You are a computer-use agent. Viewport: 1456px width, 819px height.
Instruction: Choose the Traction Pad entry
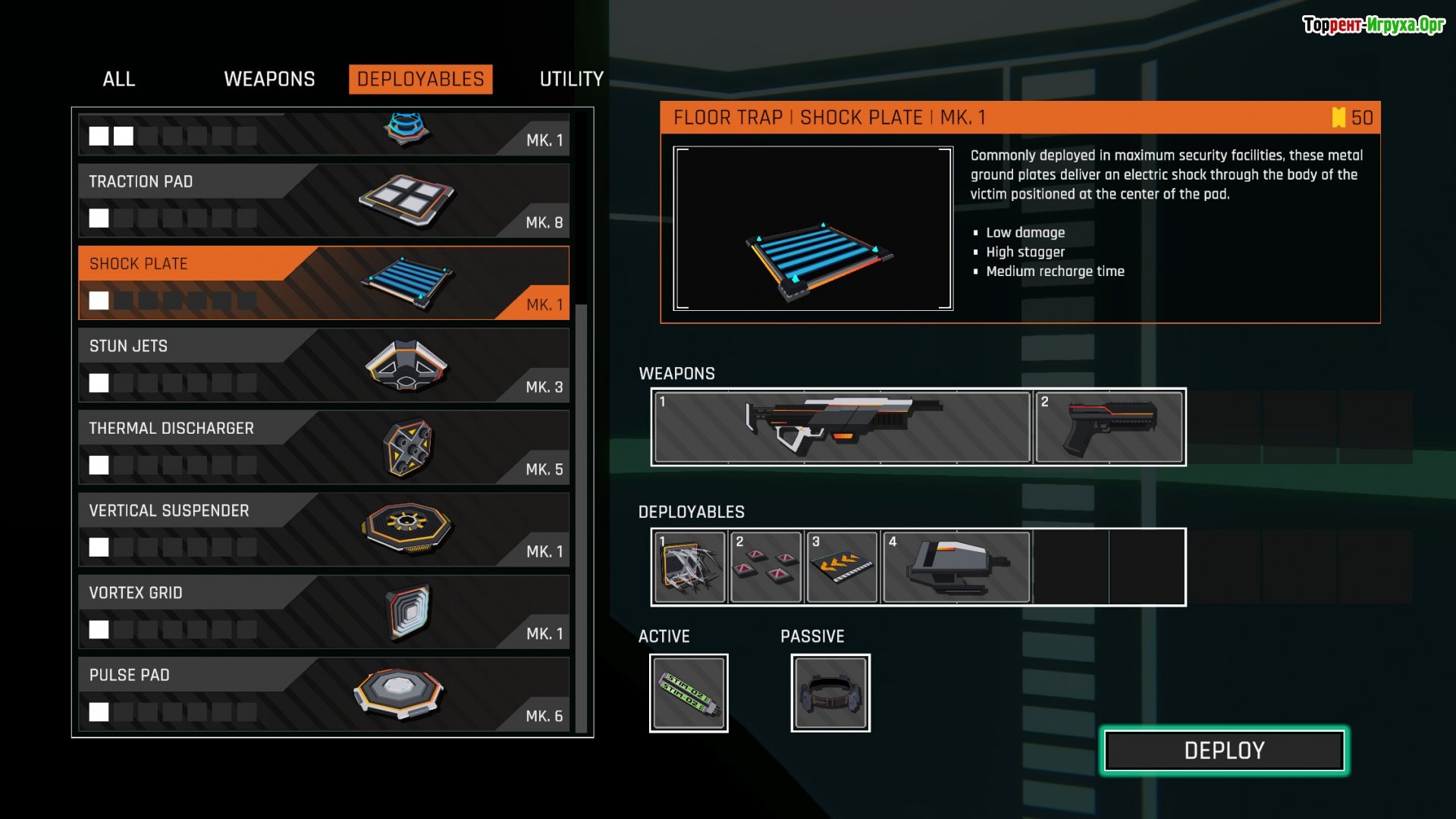click(324, 200)
